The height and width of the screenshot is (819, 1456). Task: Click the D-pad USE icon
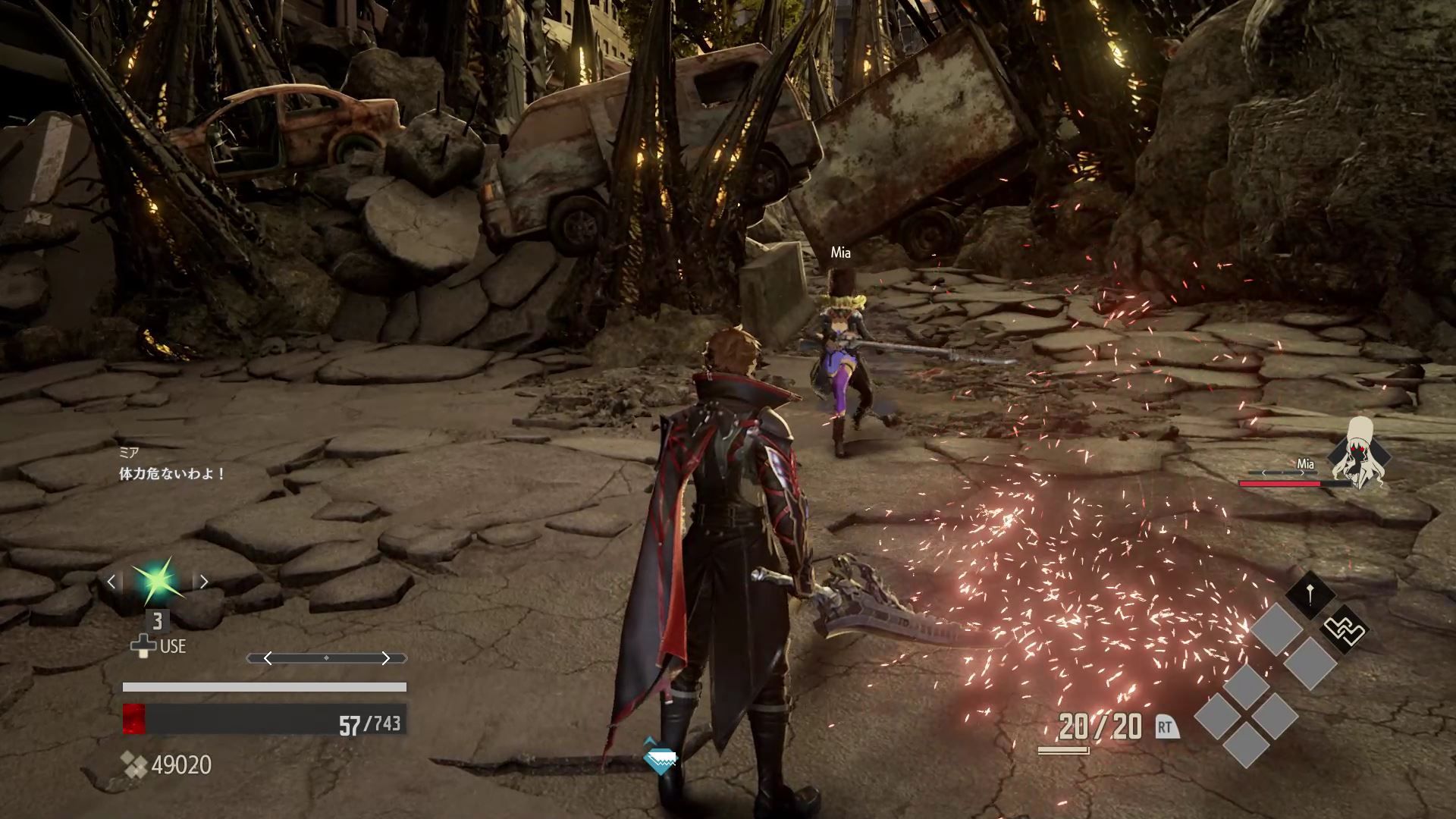coord(146,646)
